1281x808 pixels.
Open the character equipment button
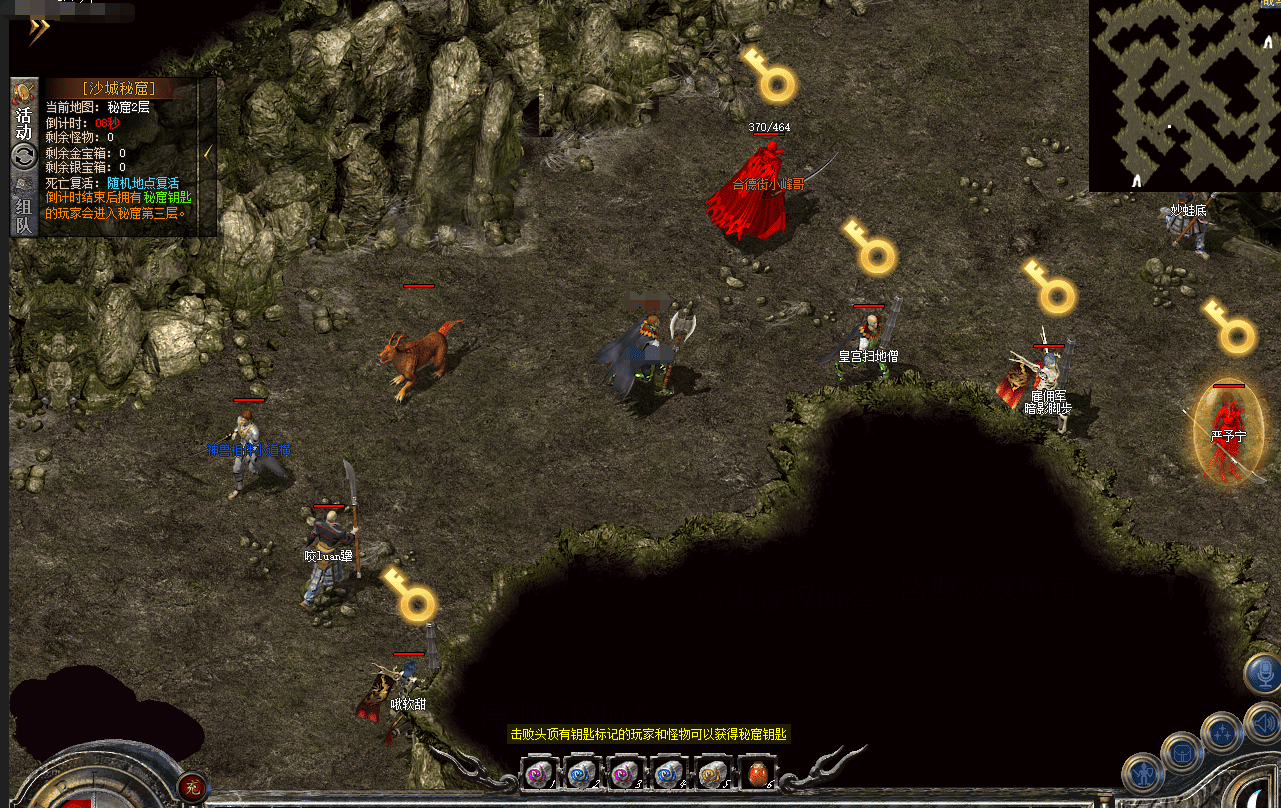click(x=1142, y=774)
